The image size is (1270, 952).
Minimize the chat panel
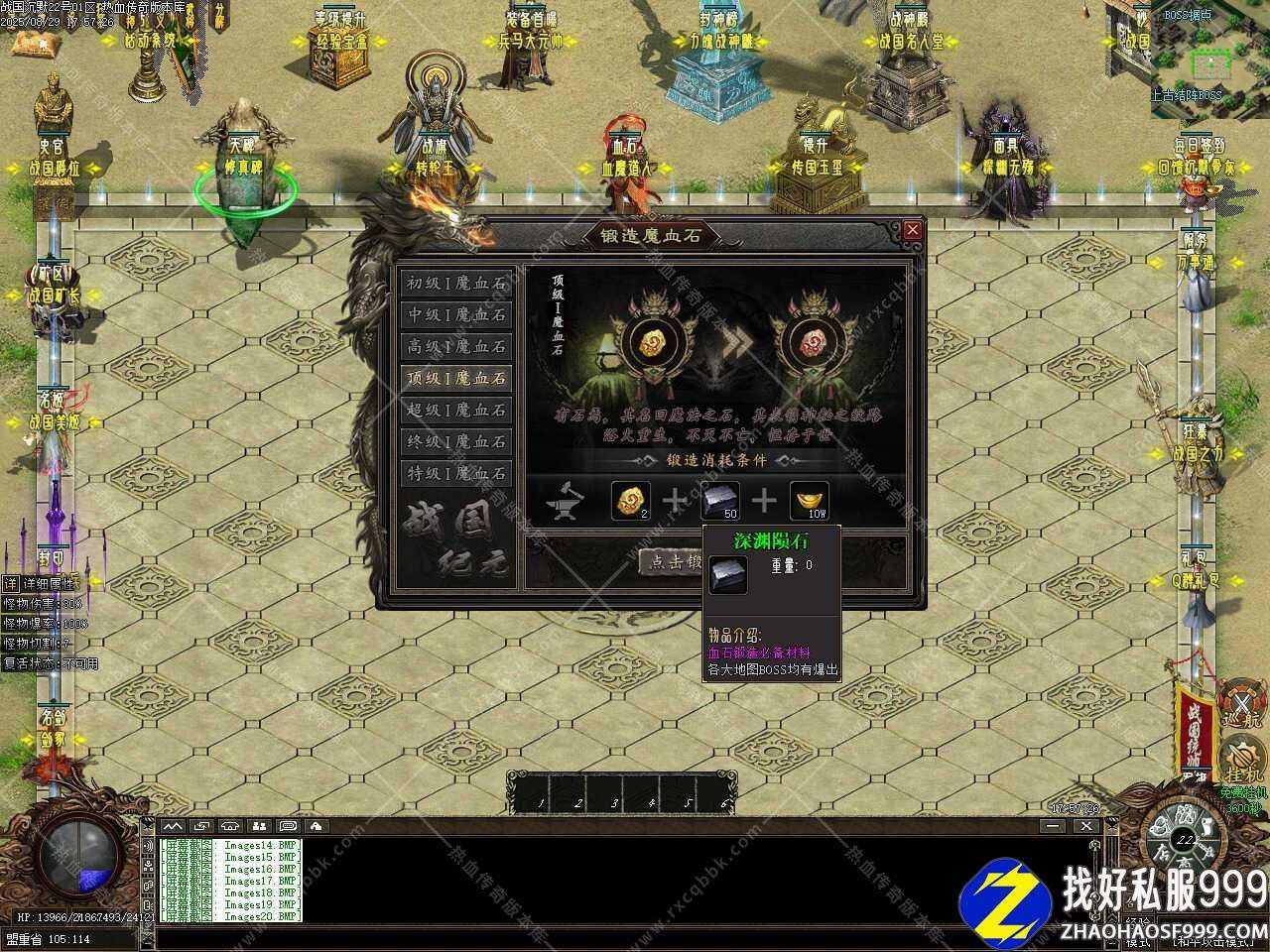[x=1054, y=826]
